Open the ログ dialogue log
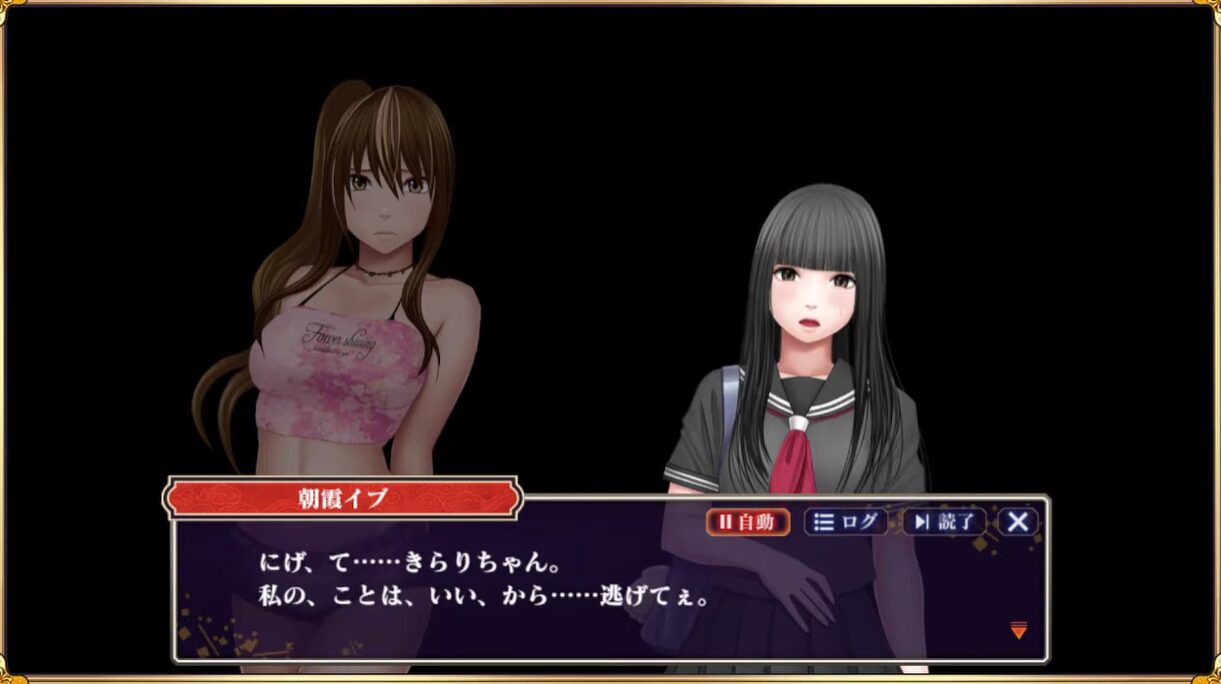The image size is (1221, 684). [846, 522]
